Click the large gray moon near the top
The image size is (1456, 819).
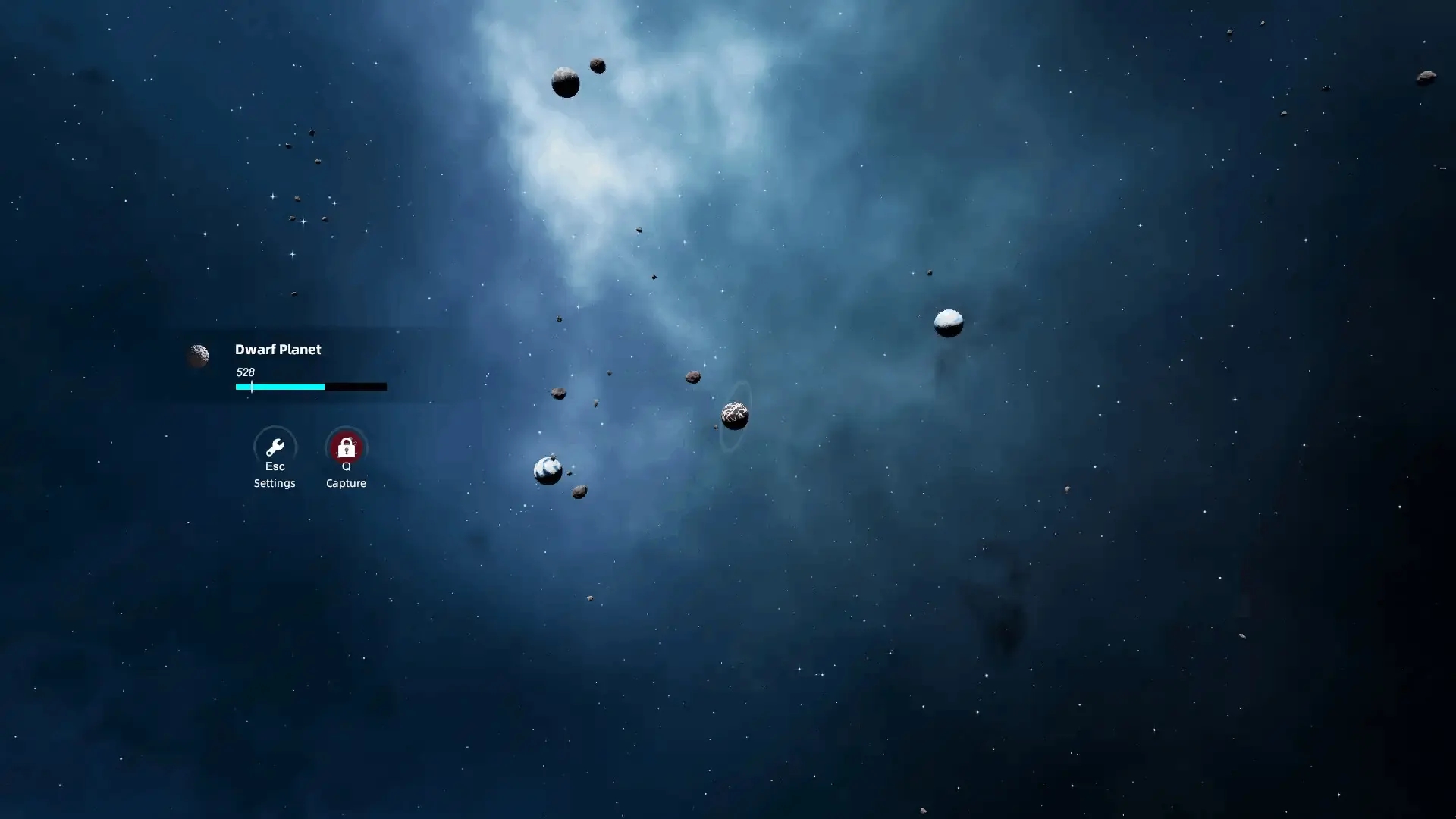565,81
